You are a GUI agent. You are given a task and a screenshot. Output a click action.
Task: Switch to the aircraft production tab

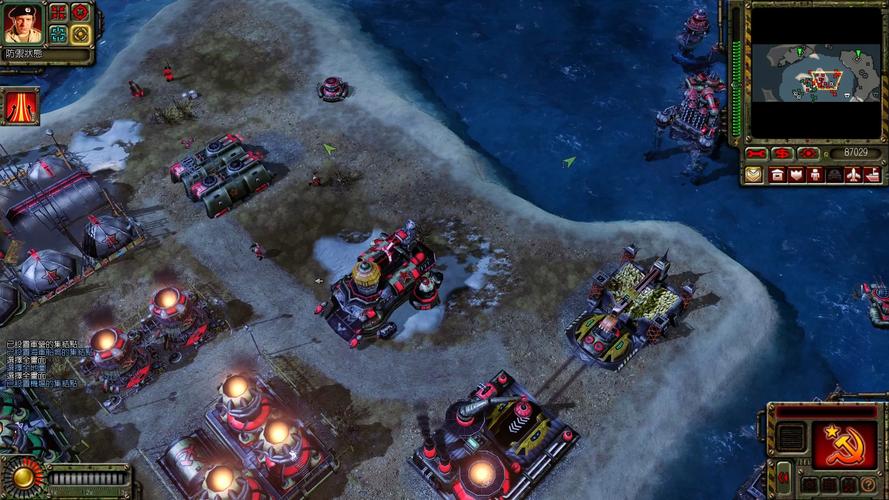853,175
